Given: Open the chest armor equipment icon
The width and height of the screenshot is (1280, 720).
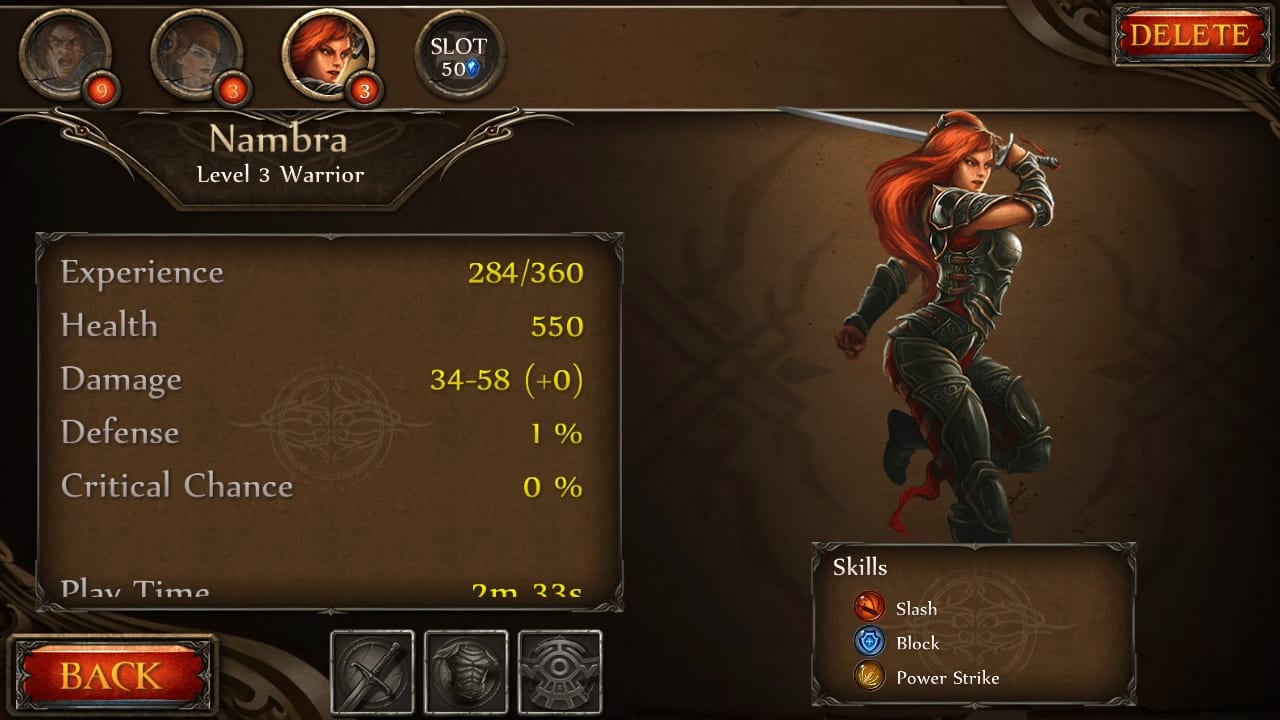Looking at the screenshot, I should (x=465, y=670).
